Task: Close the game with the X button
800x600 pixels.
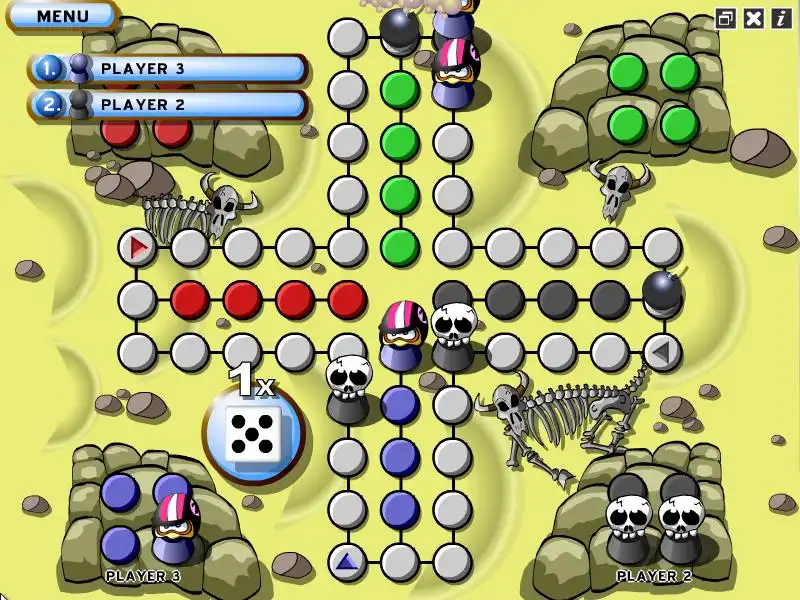Action: 754,18
